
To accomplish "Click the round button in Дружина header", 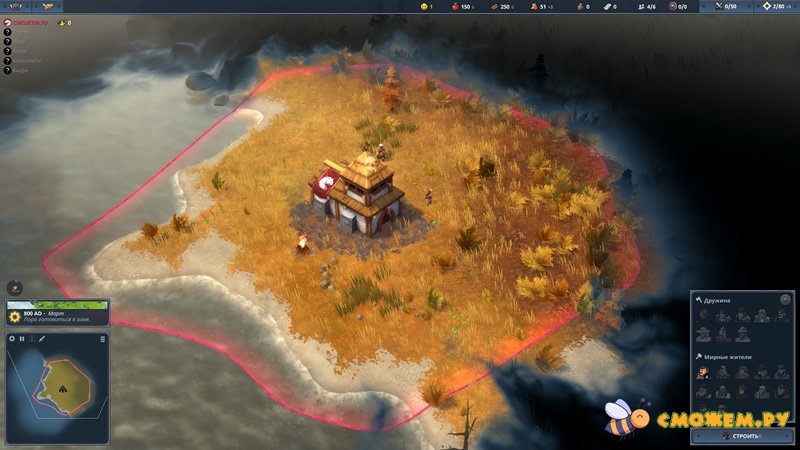I will pyautogui.click(x=784, y=300).
